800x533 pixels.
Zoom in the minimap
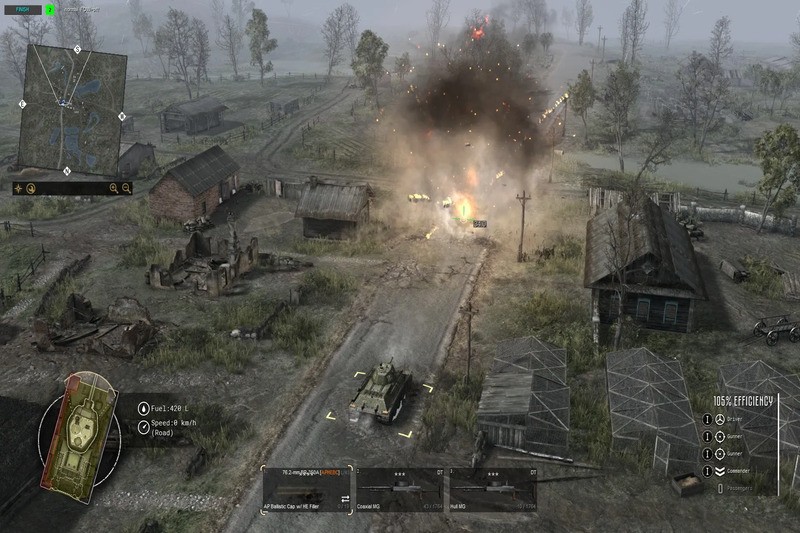(114, 188)
